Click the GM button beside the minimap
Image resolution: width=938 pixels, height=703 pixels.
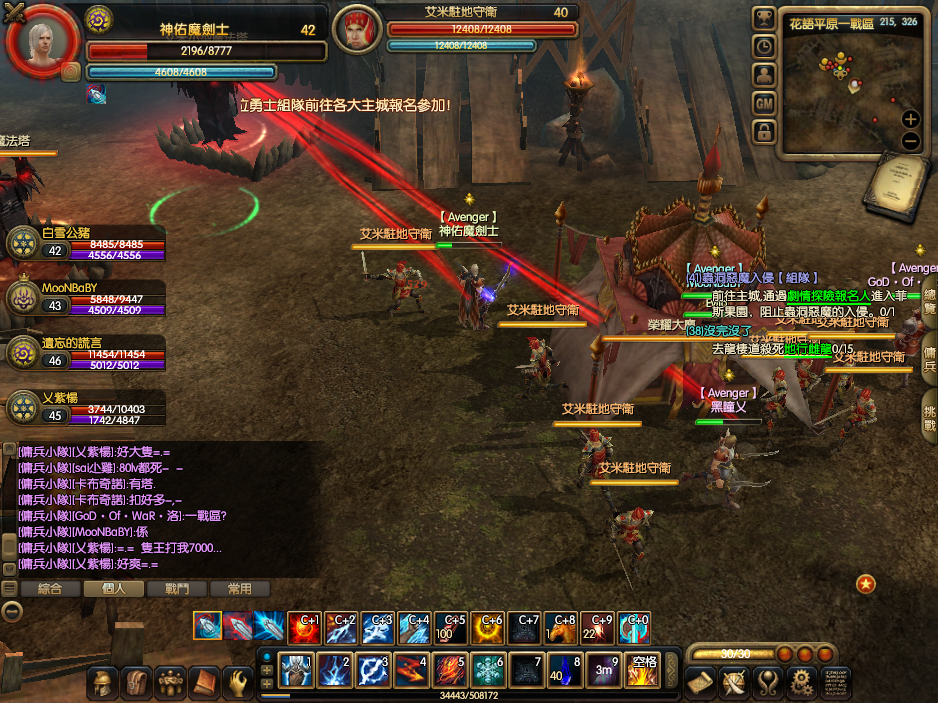[x=764, y=103]
